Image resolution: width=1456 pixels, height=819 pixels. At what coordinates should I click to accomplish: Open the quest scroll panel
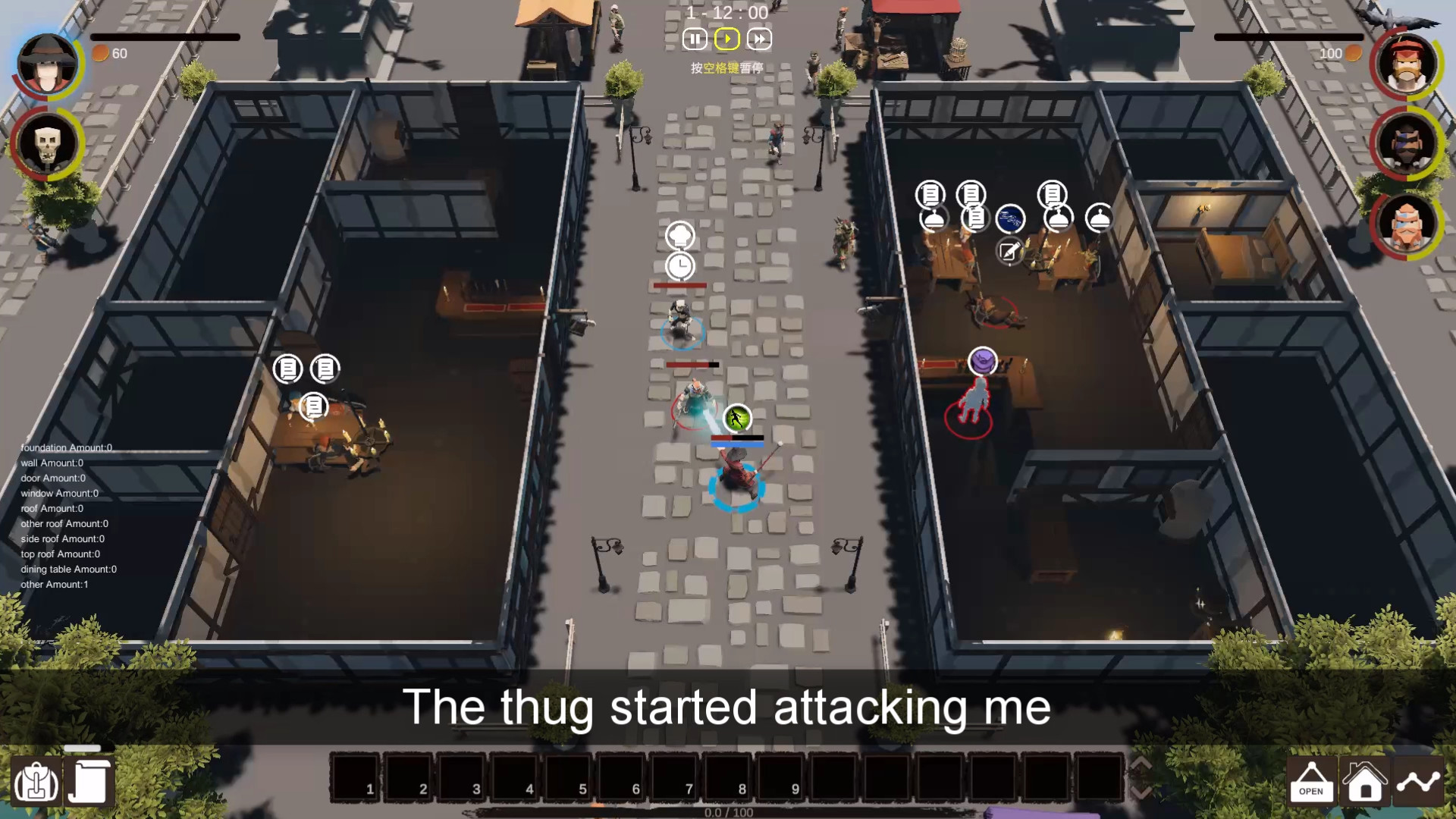[x=89, y=781]
